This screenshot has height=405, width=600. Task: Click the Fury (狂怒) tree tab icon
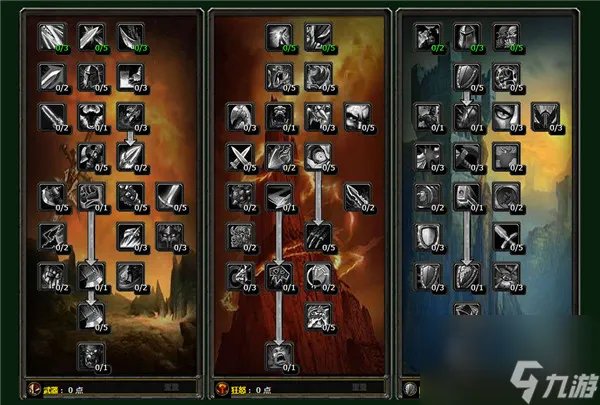point(222,386)
